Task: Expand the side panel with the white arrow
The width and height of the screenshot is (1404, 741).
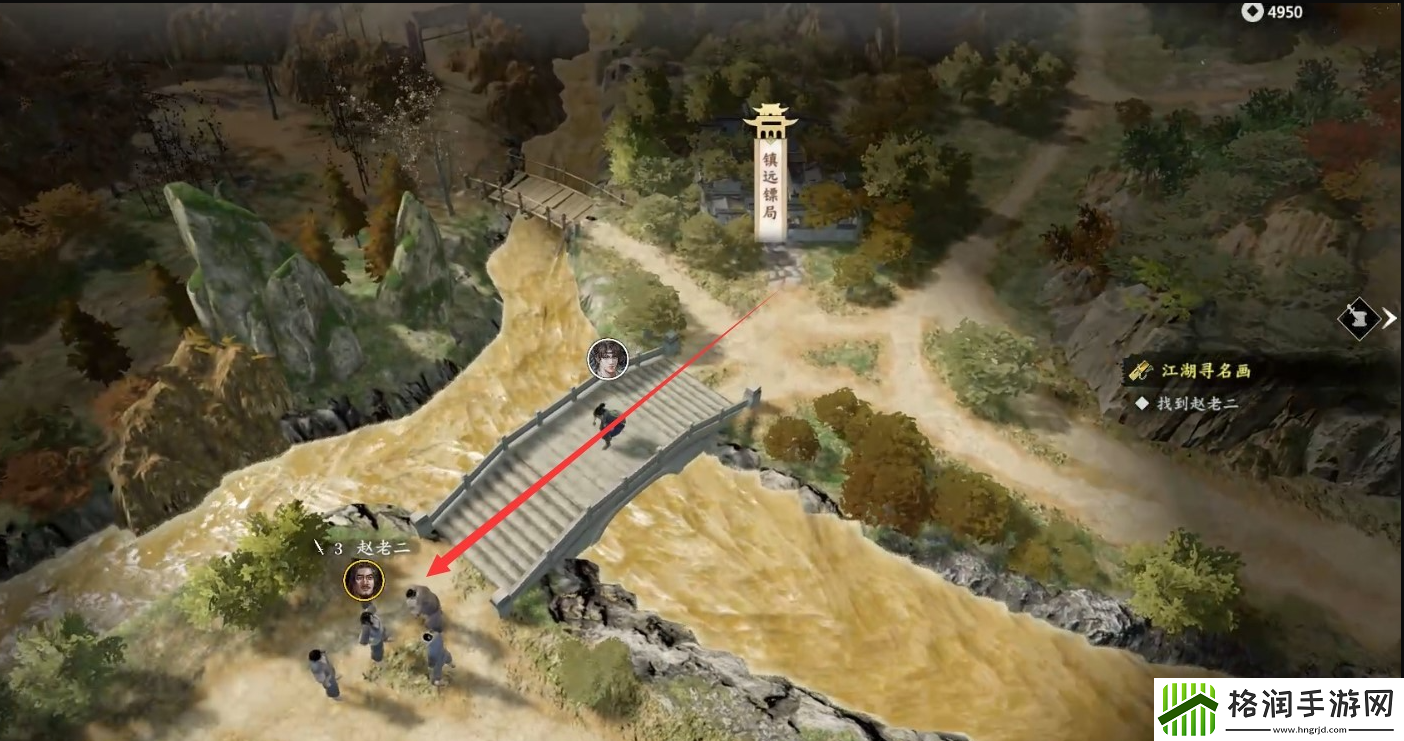Action: coord(1390,319)
